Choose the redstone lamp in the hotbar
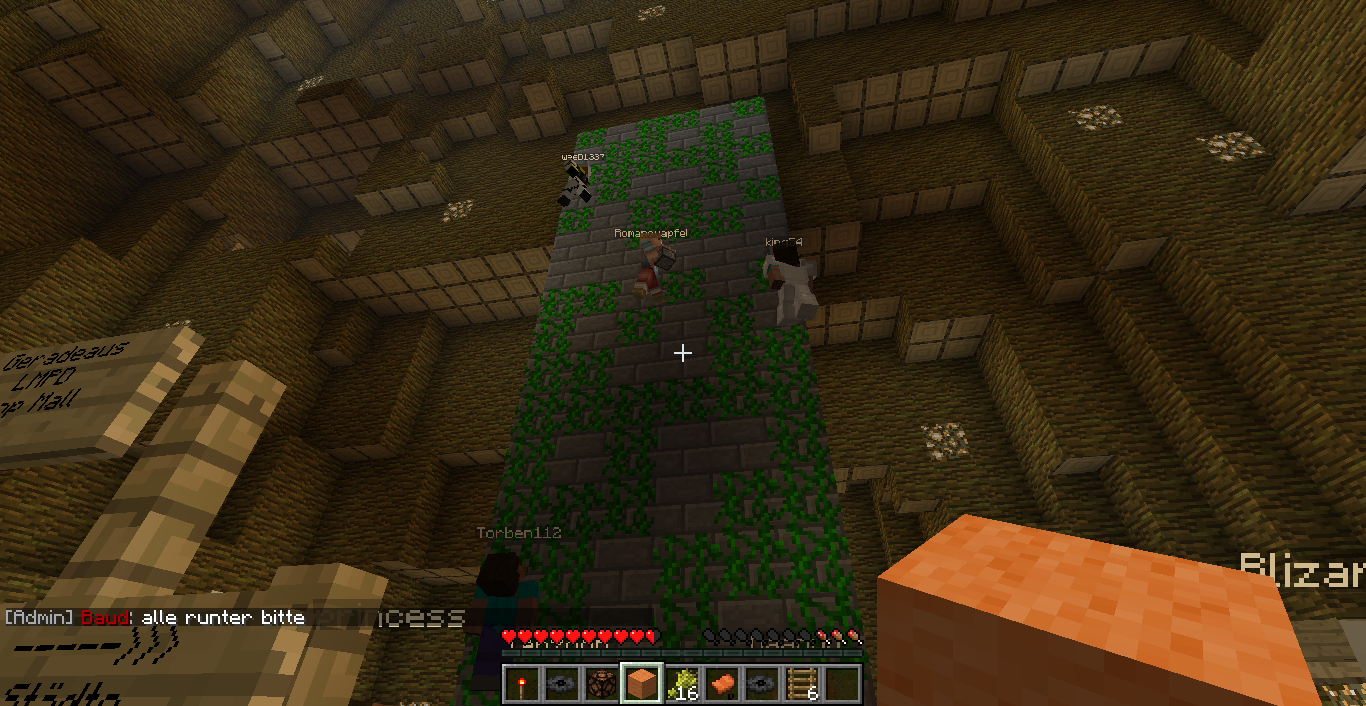 point(601,684)
